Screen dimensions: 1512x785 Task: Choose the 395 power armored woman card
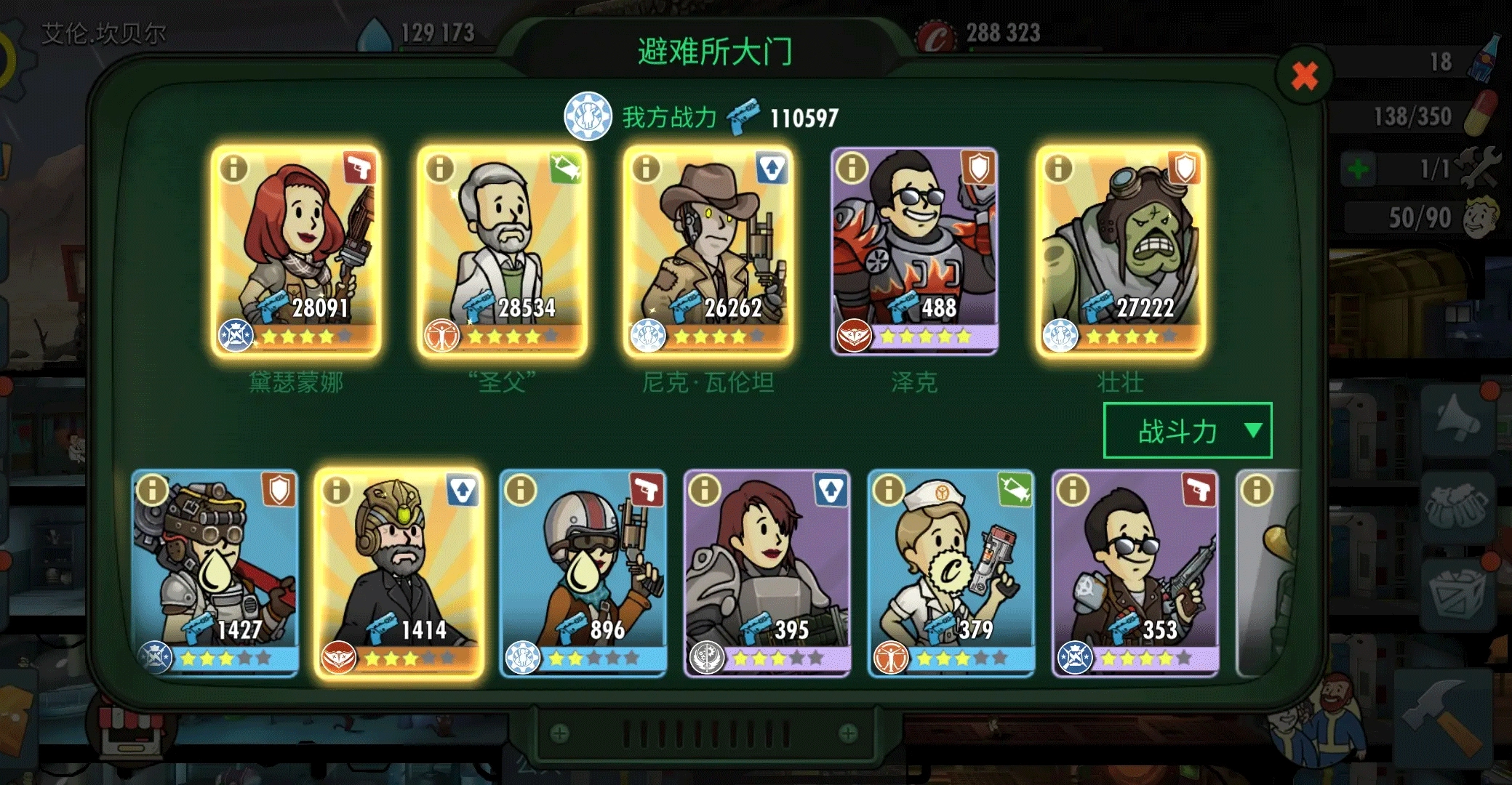click(767, 573)
